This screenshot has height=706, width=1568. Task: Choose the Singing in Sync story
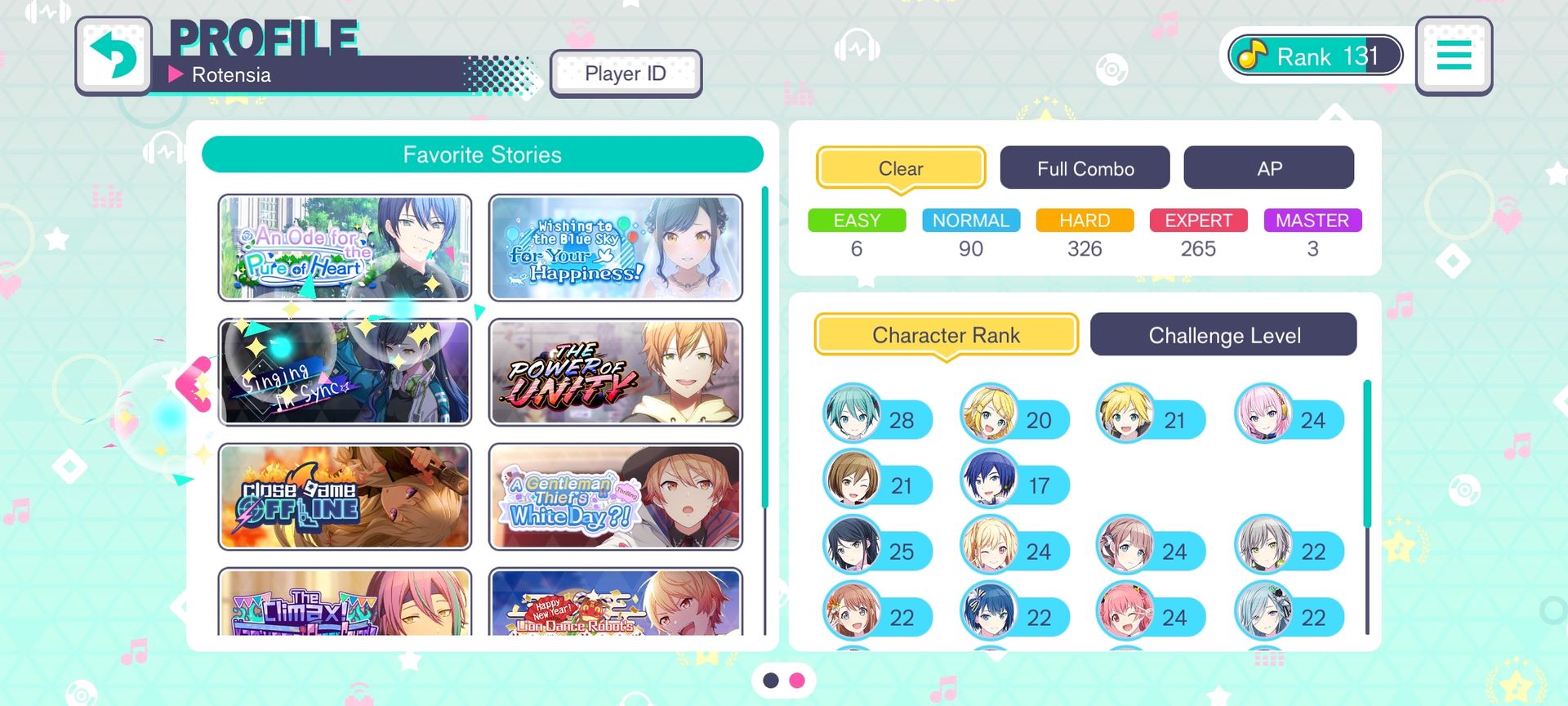point(345,373)
